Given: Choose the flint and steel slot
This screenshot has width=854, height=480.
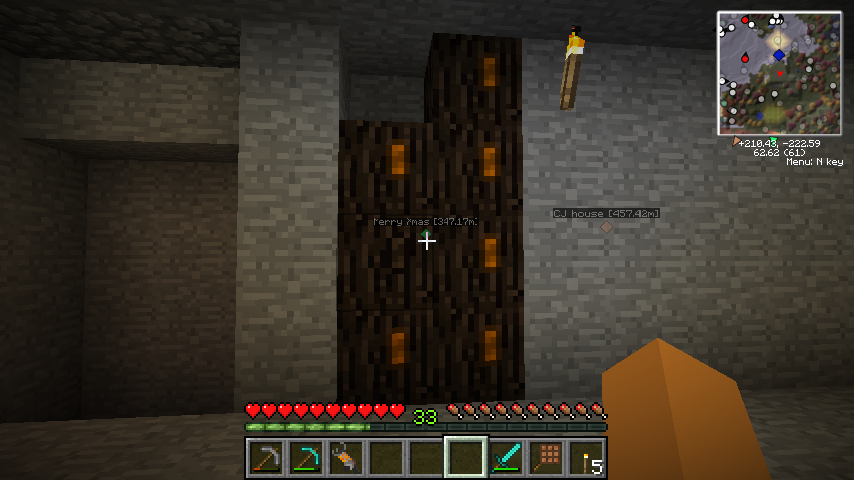Looking at the screenshot, I should (345, 458).
